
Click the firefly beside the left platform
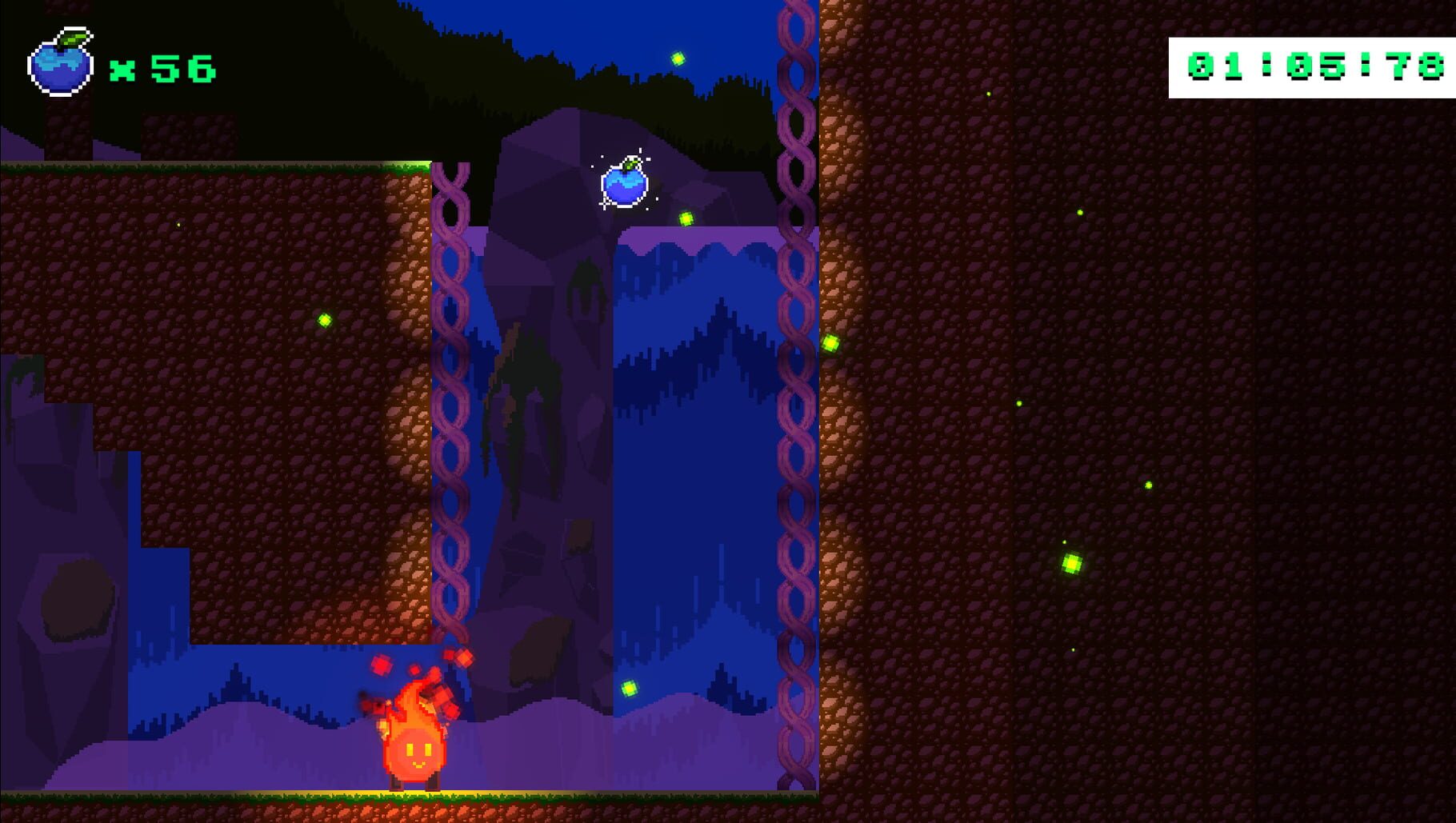pos(325,320)
